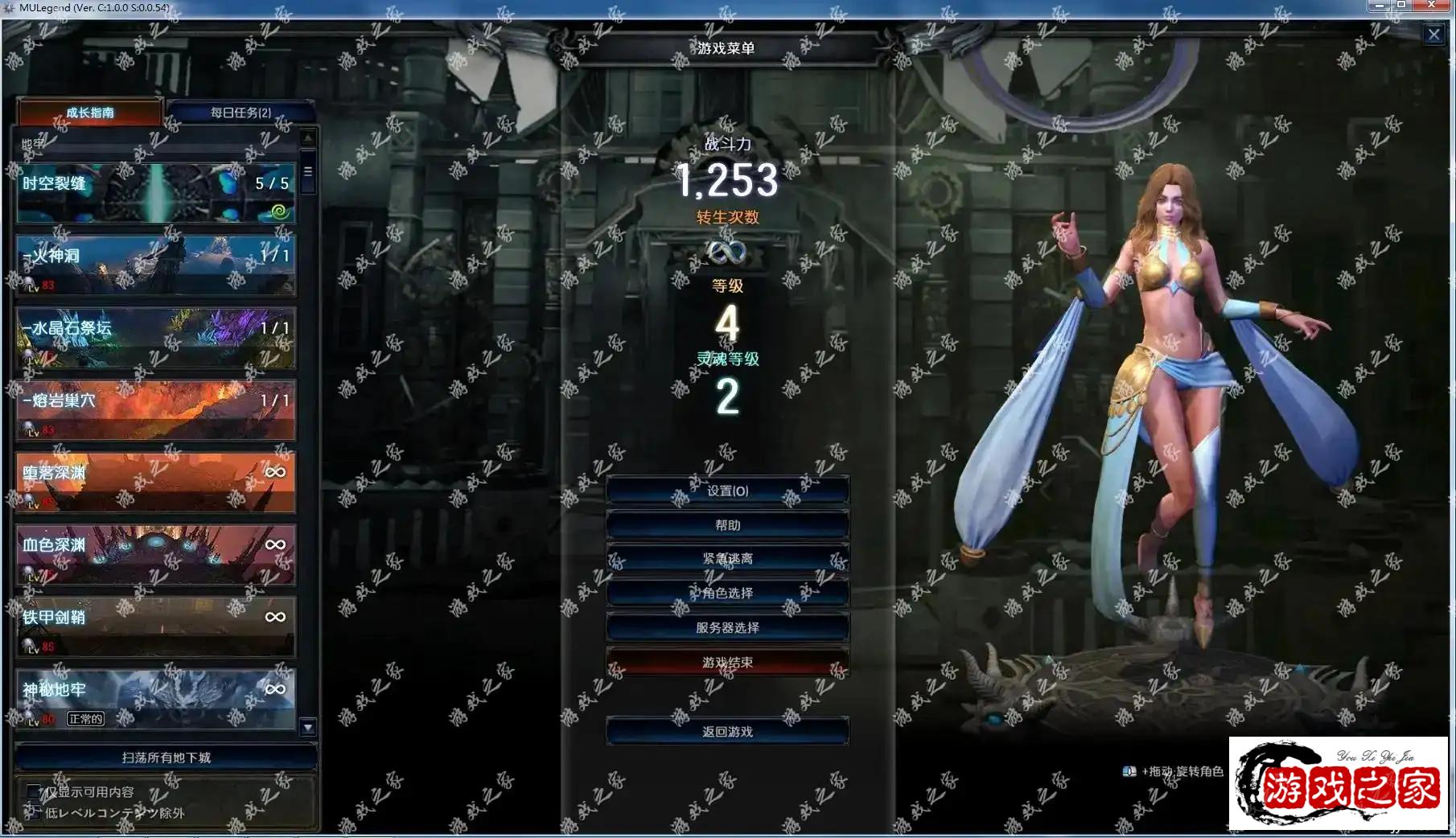This screenshot has height=838, width=1456.
Task: Click 返回游戏 to resume playing
Action: click(x=727, y=732)
